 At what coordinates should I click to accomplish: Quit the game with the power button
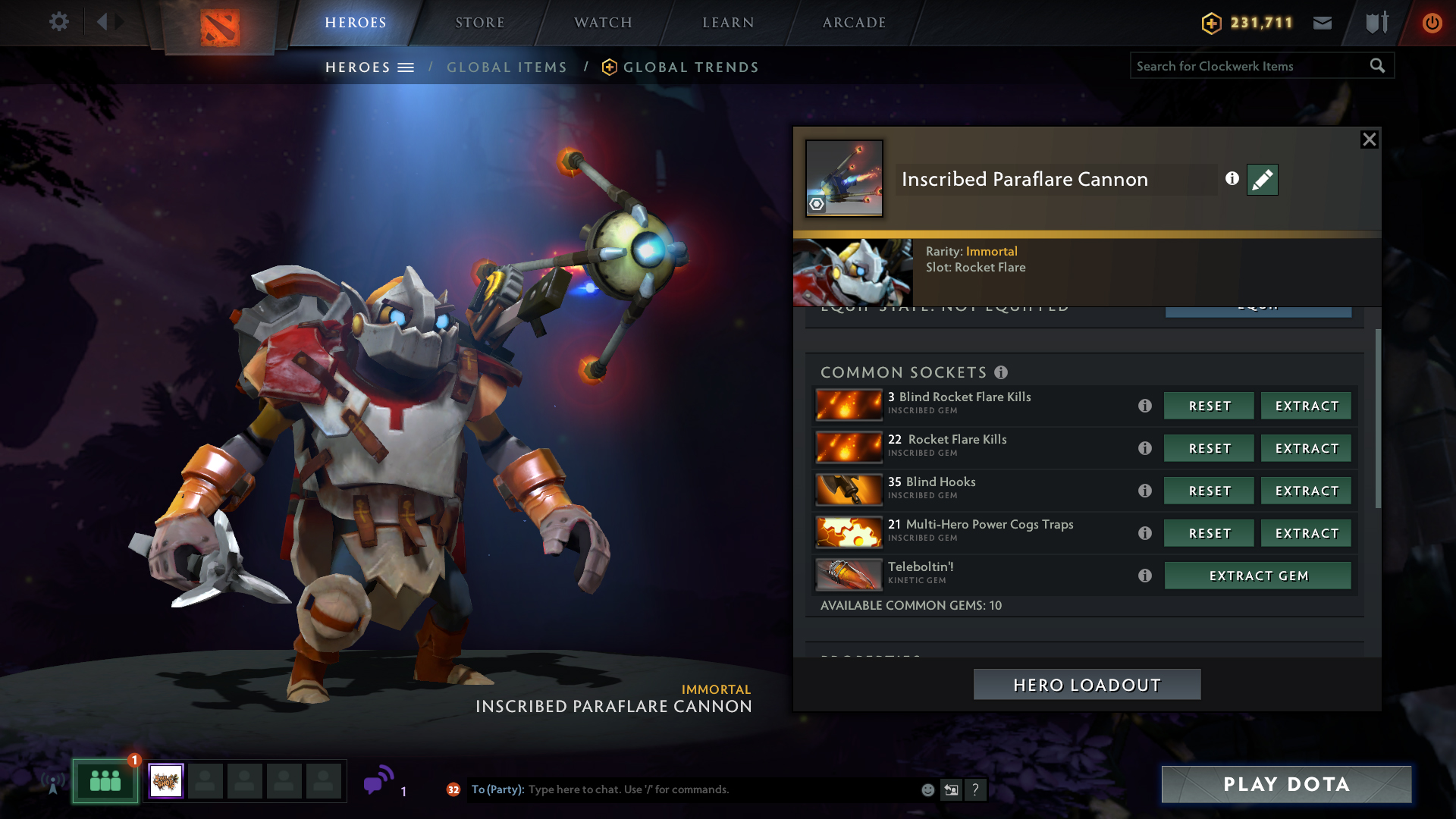click(1432, 23)
